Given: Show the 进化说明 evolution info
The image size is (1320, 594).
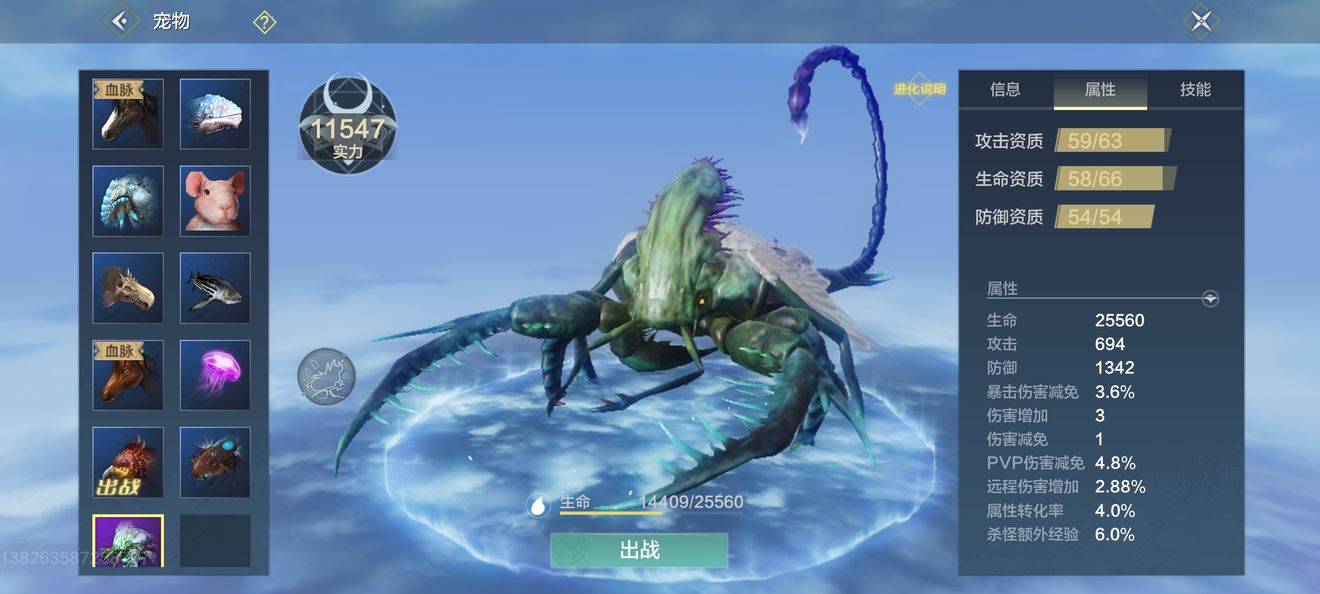Looking at the screenshot, I should [x=919, y=89].
